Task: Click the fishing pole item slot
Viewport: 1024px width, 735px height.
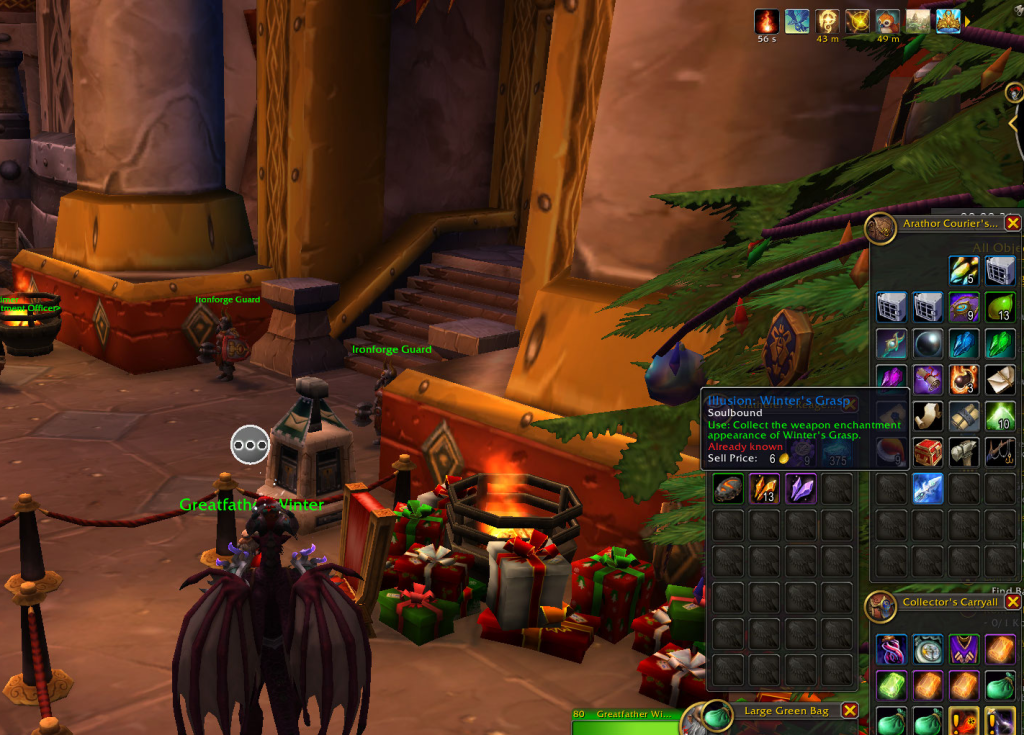Action: tap(1000, 452)
